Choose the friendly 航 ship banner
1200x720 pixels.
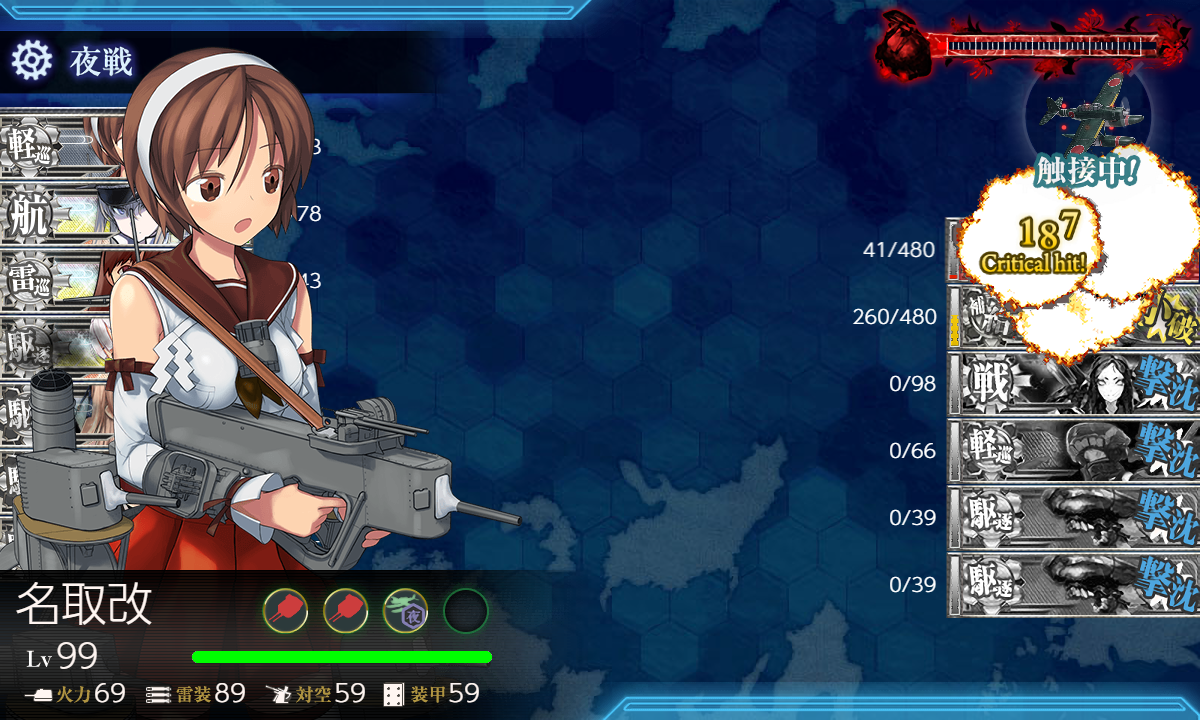point(60,215)
